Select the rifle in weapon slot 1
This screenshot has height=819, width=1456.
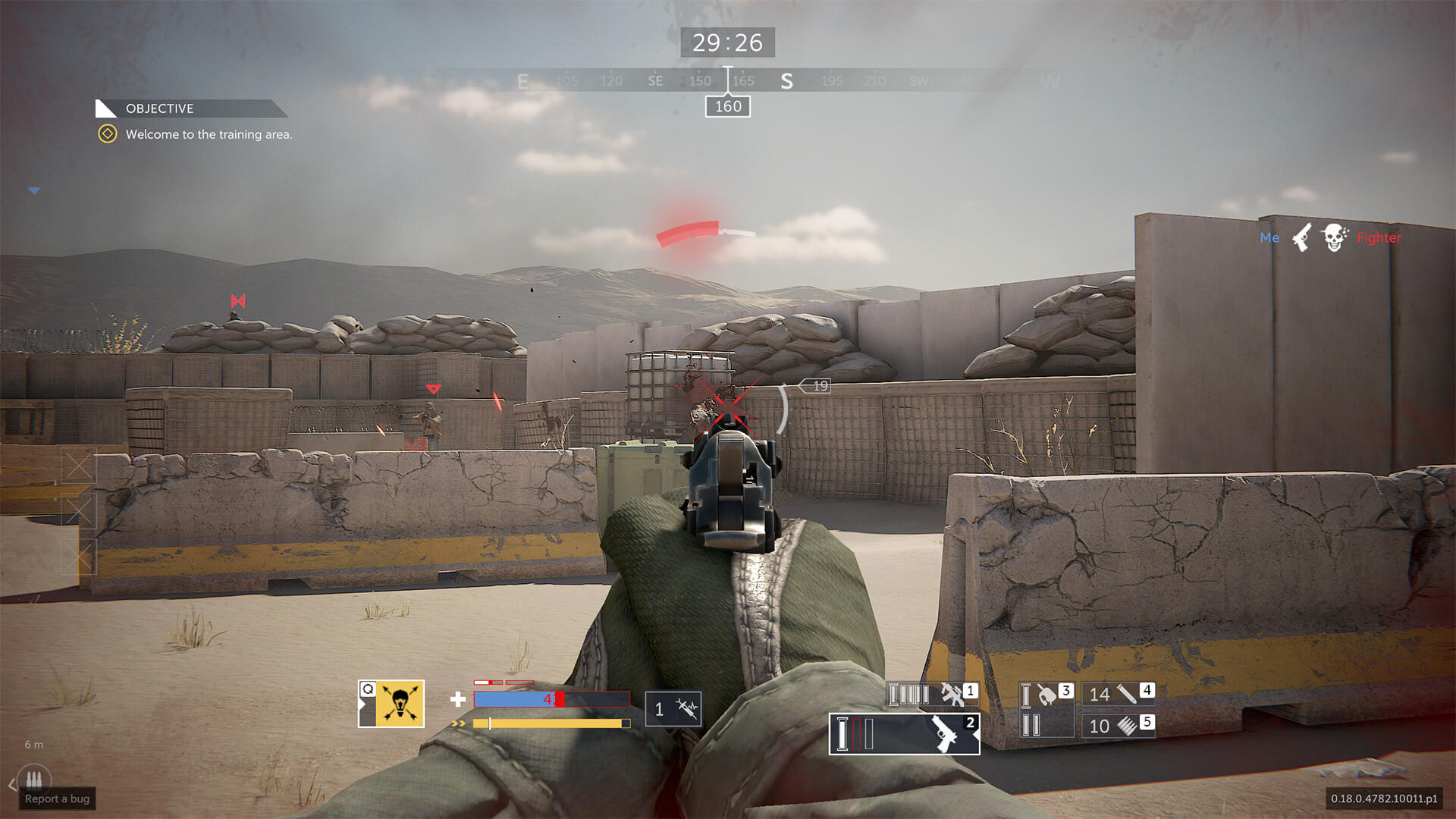tap(954, 695)
